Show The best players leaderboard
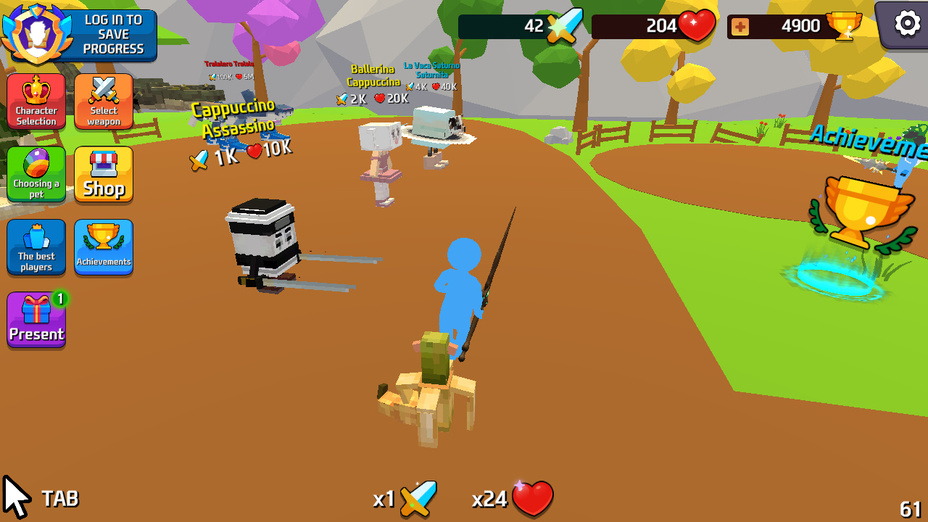Screen dimensions: 928x522 click(x=36, y=247)
